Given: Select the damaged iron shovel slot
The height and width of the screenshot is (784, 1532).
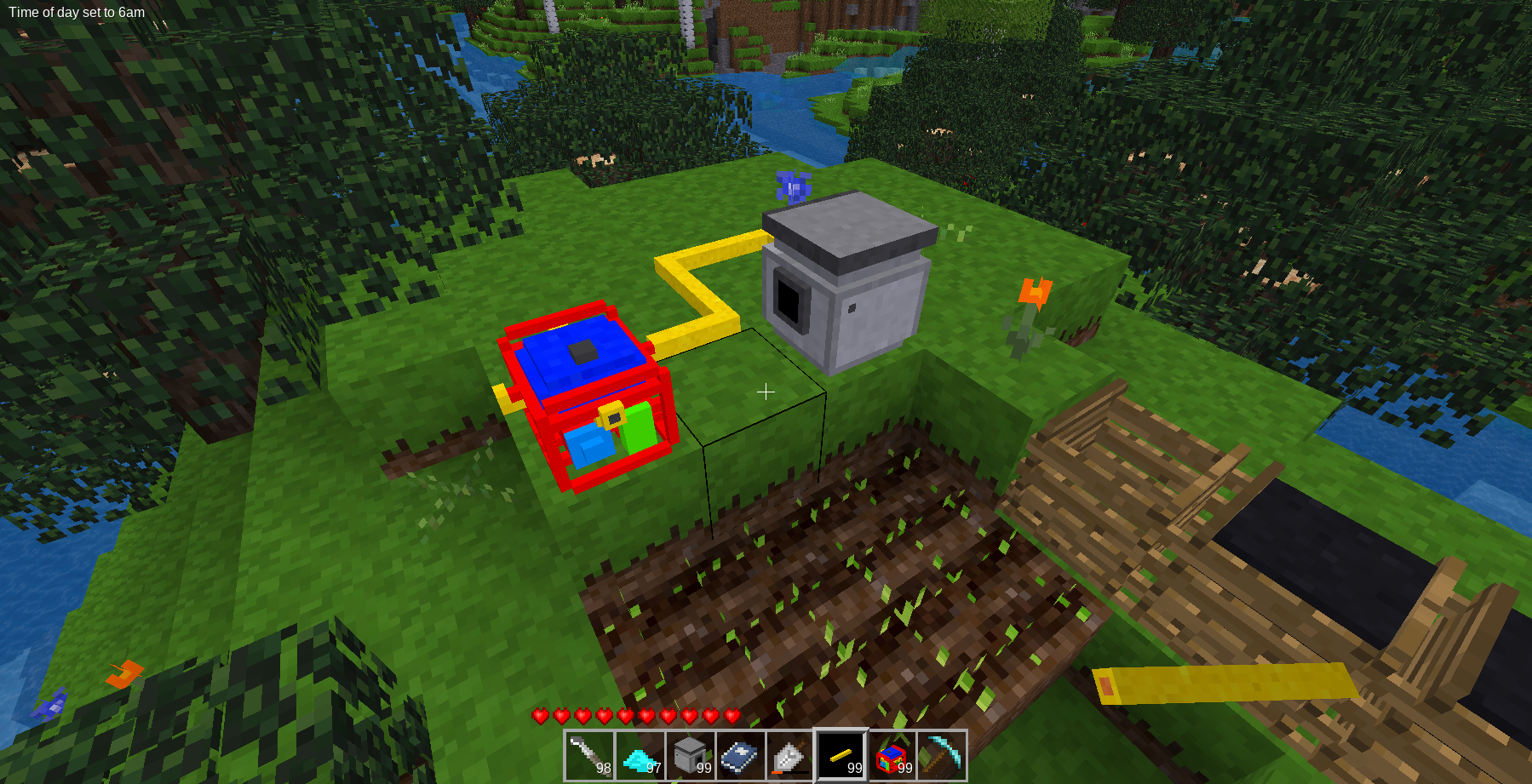Looking at the screenshot, I should (790, 755).
